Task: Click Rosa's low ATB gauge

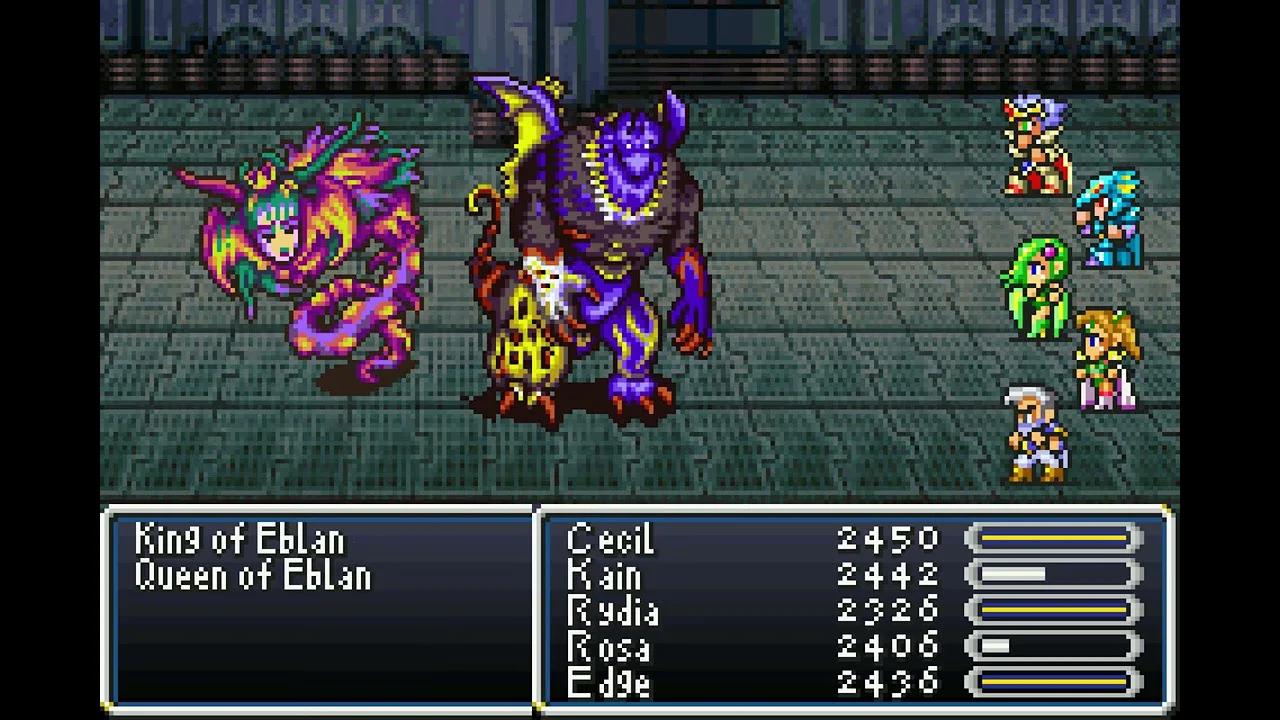Action: click(x=1055, y=646)
